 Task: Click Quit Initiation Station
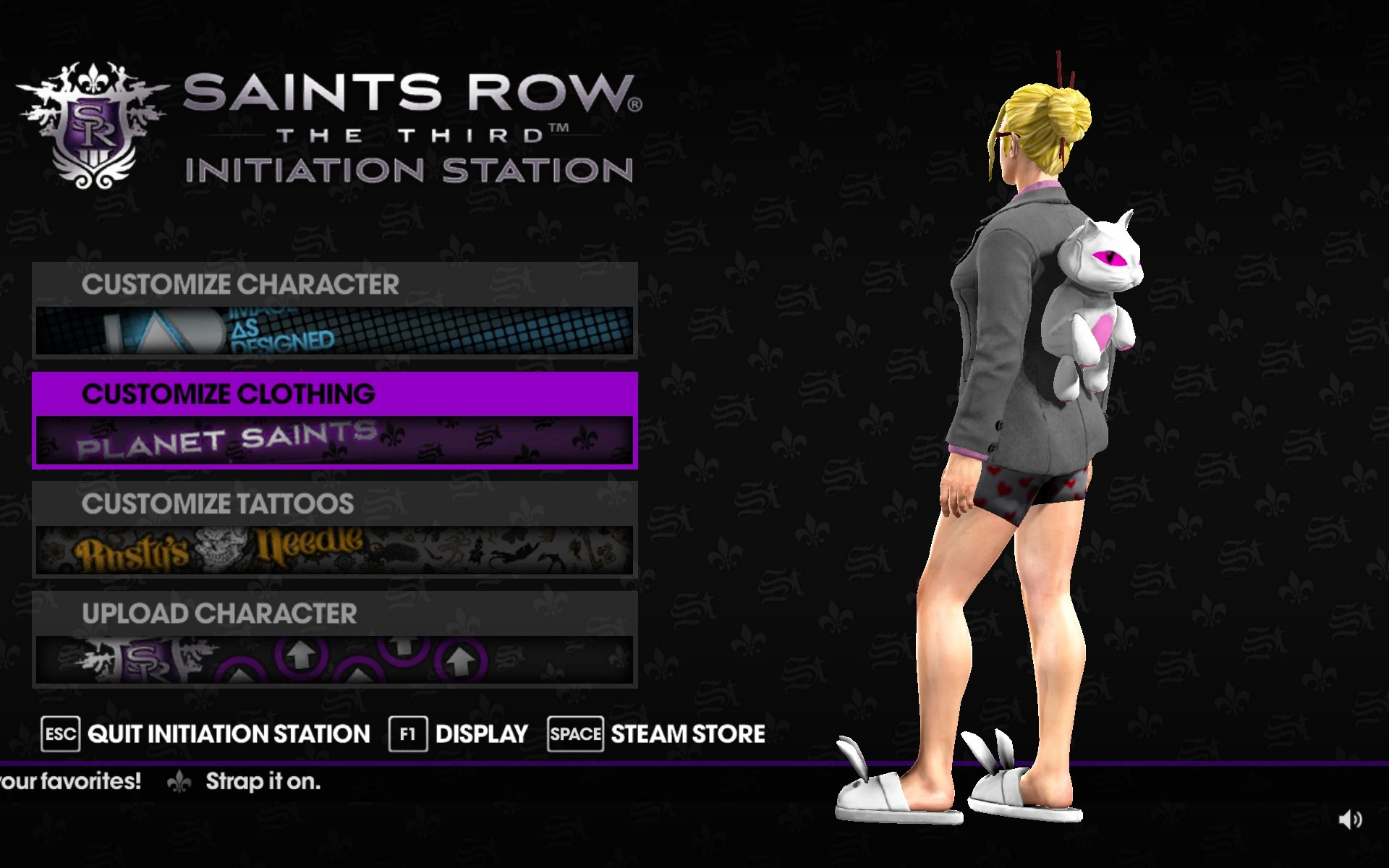(206, 734)
